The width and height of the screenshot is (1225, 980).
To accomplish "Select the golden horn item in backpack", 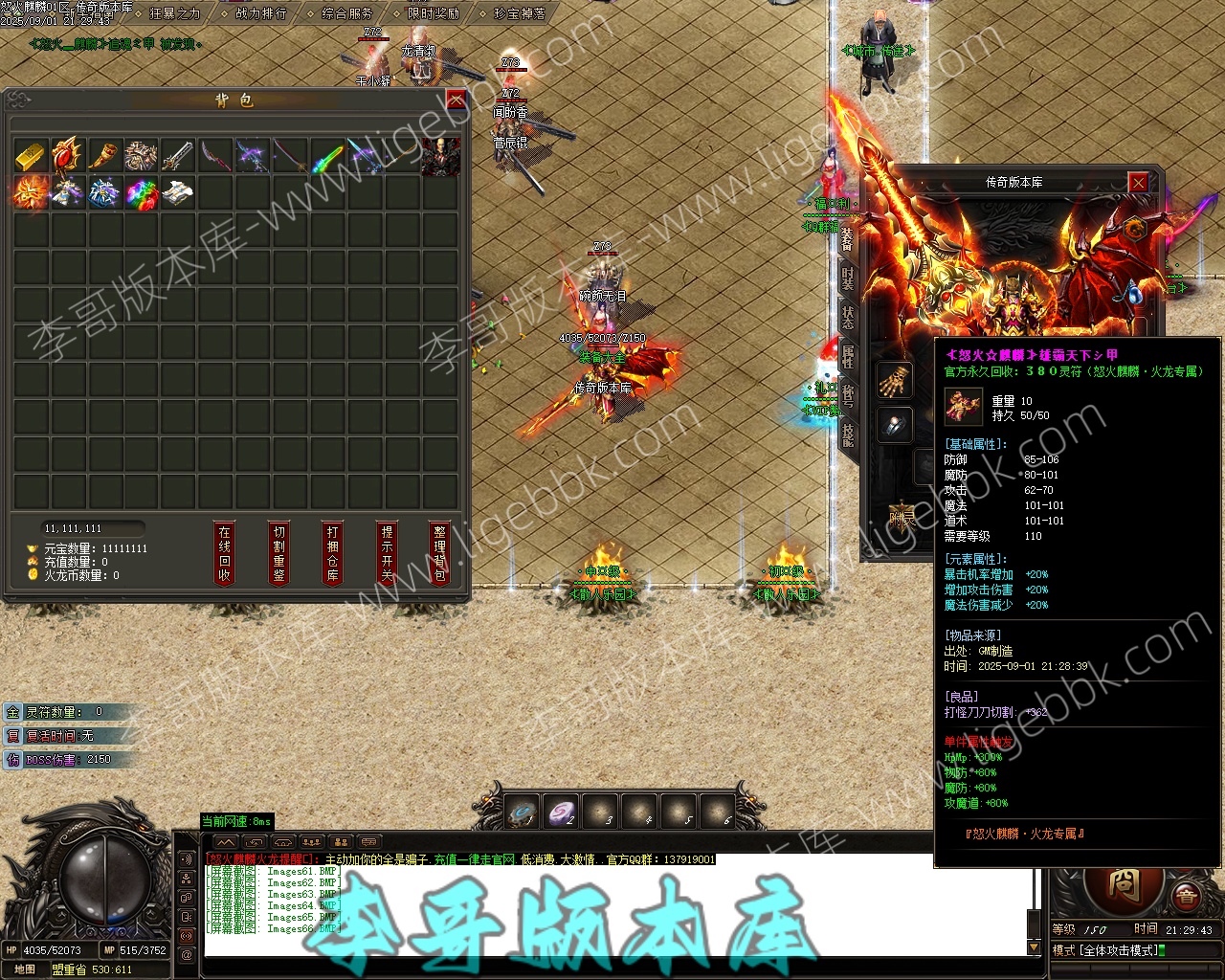I will coord(104,156).
